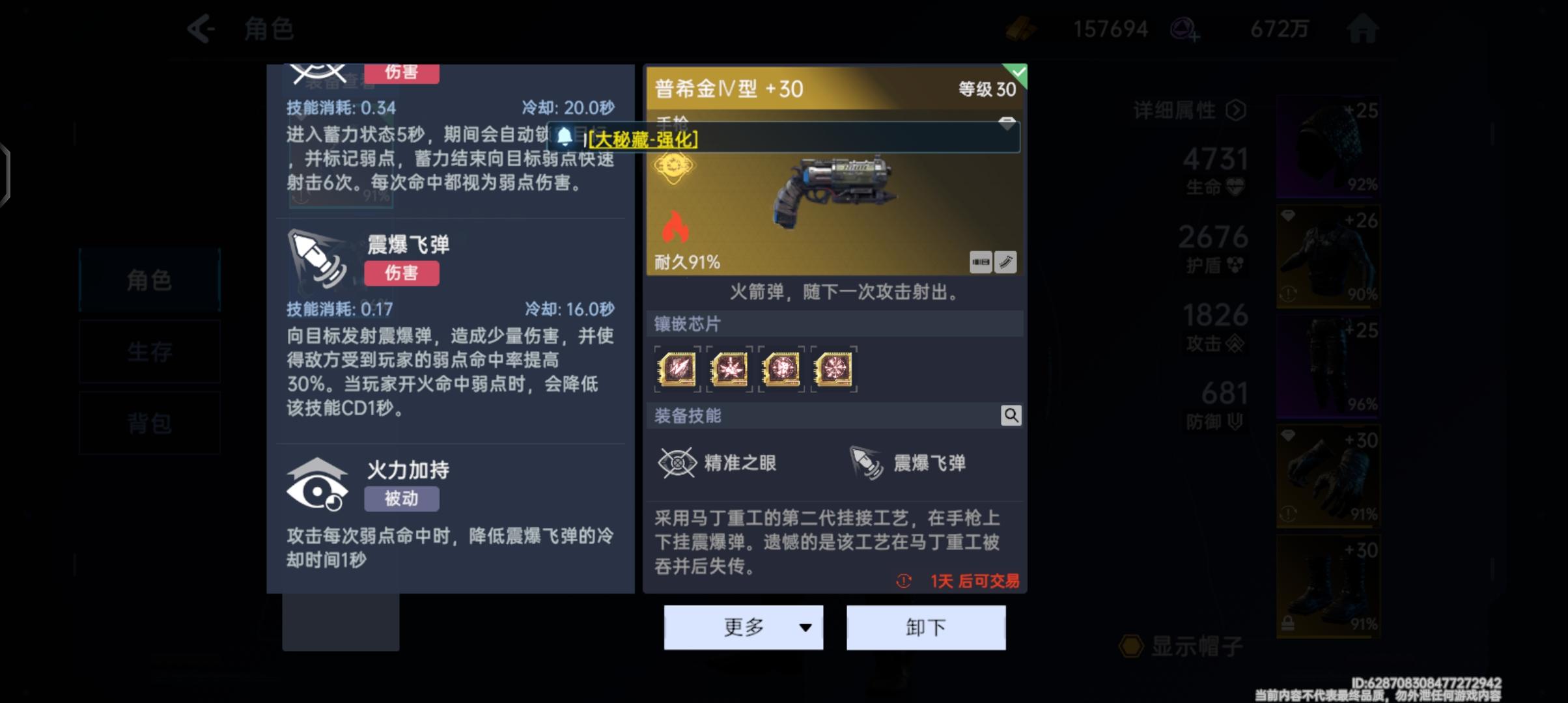
Task: Open the ammo magazine icon near 耐久91%
Action: coord(980,262)
